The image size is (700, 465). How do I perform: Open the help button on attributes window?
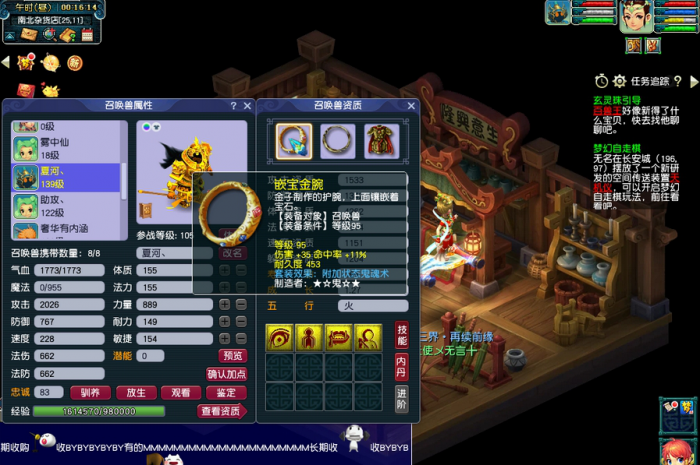pyautogui.click(x=233, y=106)
